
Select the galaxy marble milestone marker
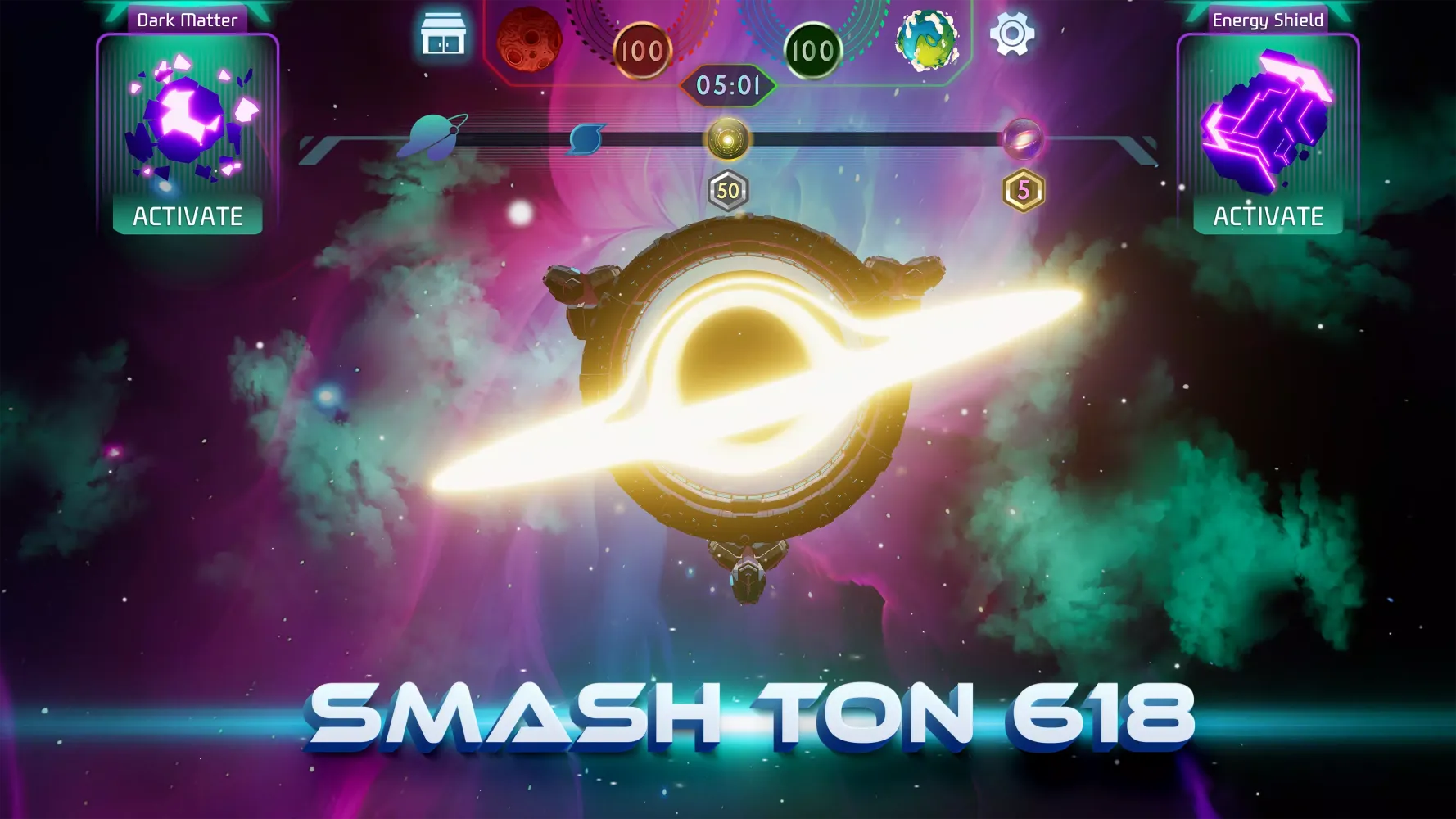click(x=1022, y=137)
